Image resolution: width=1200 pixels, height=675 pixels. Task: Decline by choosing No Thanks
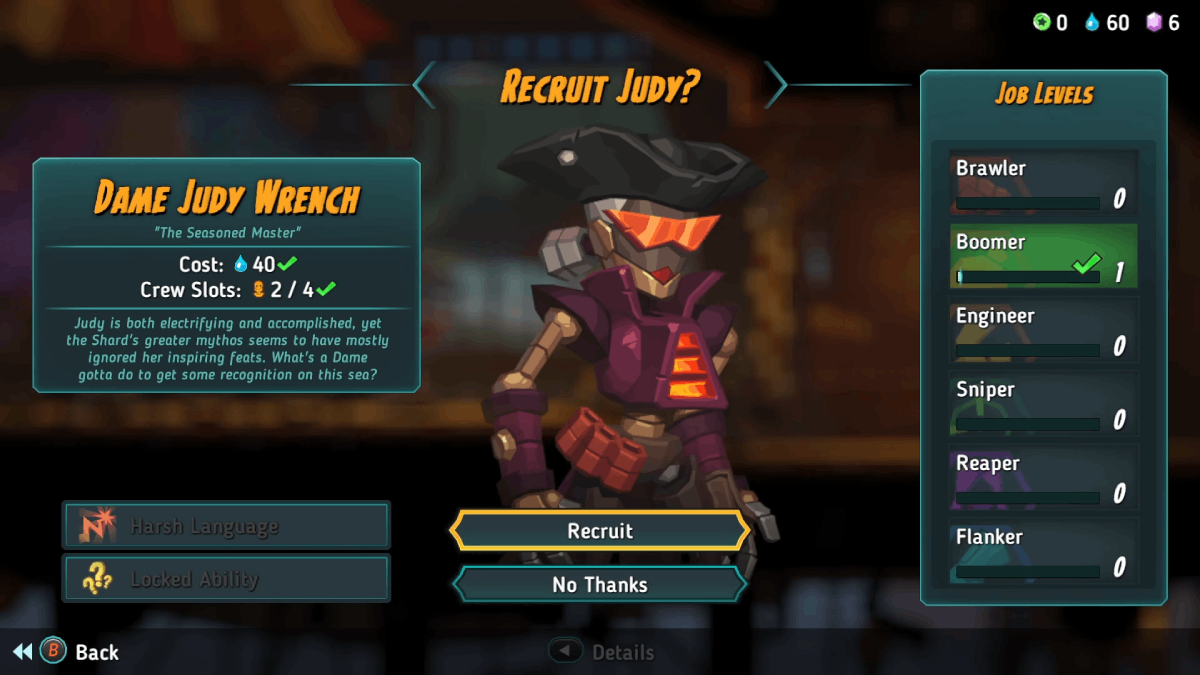point(600,585)
